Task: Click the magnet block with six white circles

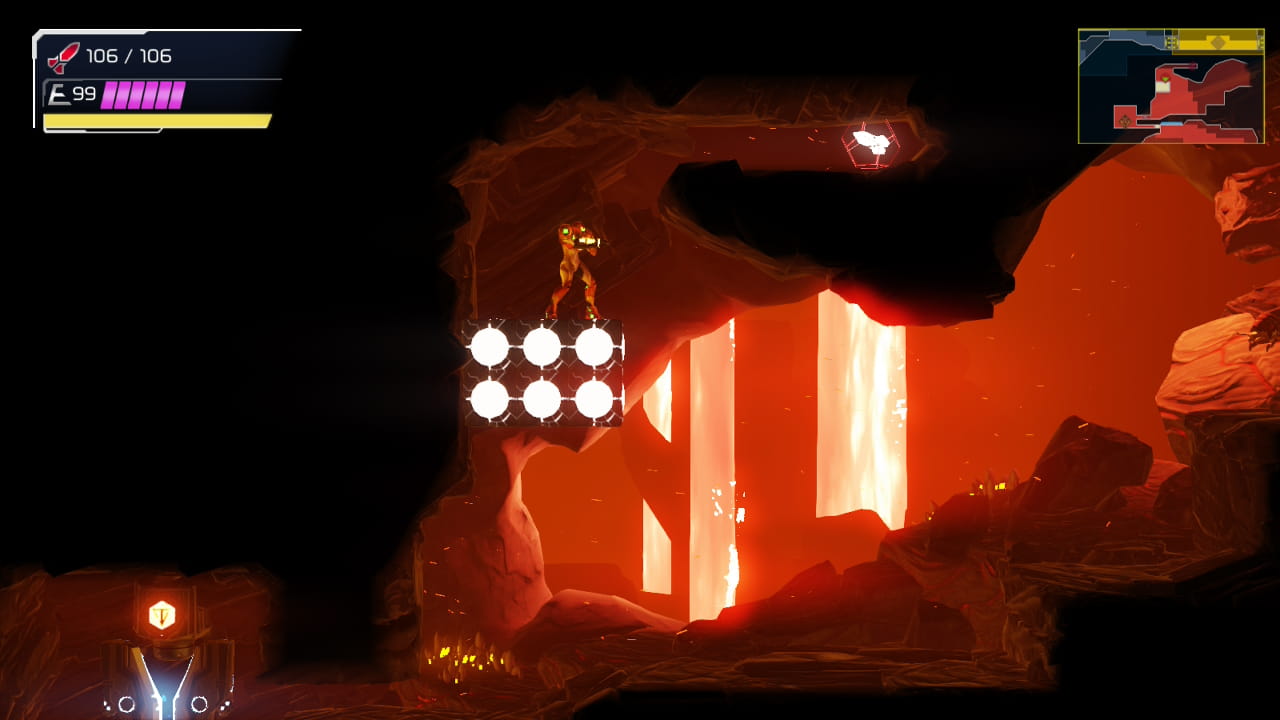Action: tap(545, 372)
